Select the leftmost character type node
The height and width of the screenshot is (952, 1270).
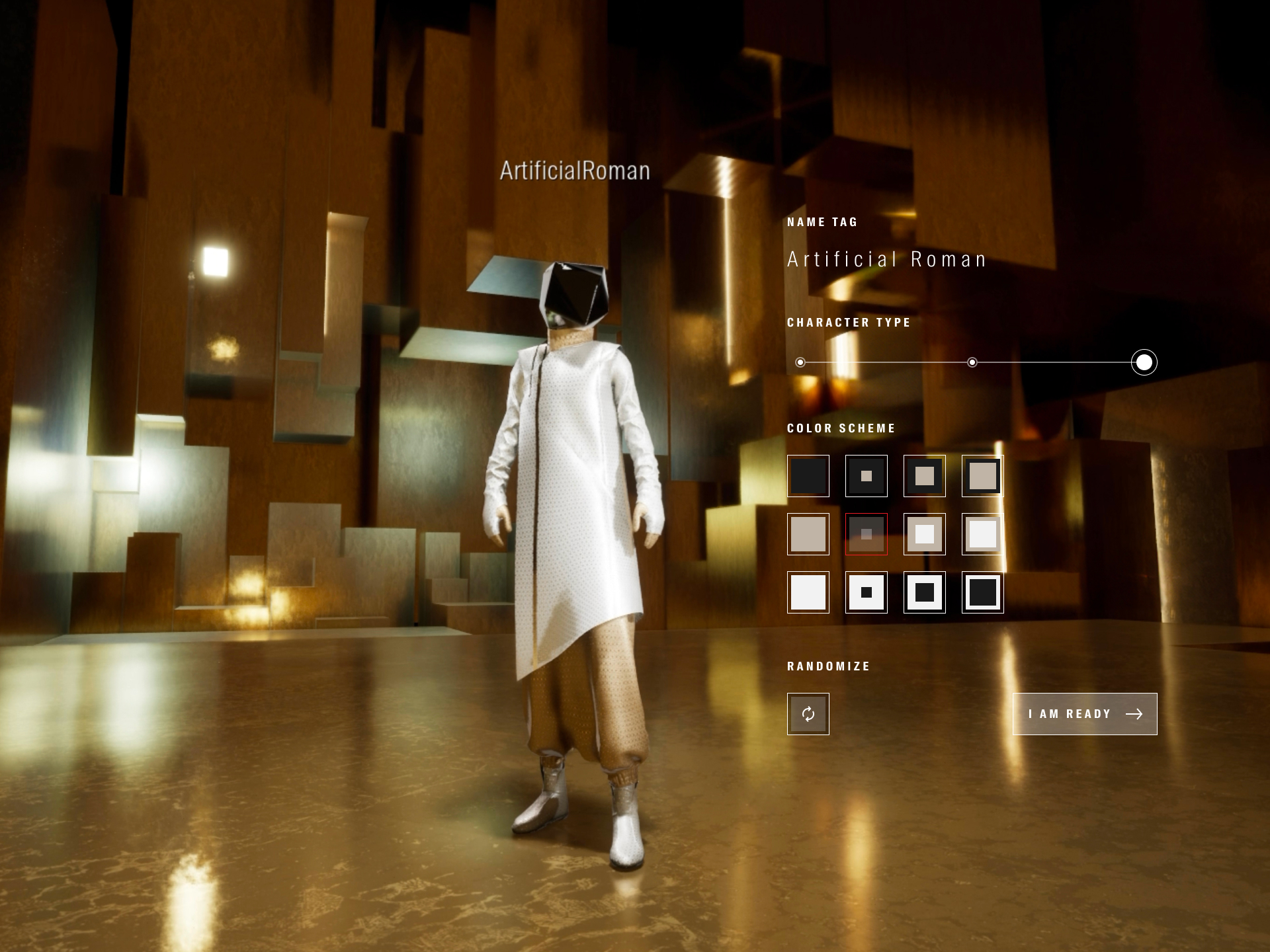(x=800, y=362)
